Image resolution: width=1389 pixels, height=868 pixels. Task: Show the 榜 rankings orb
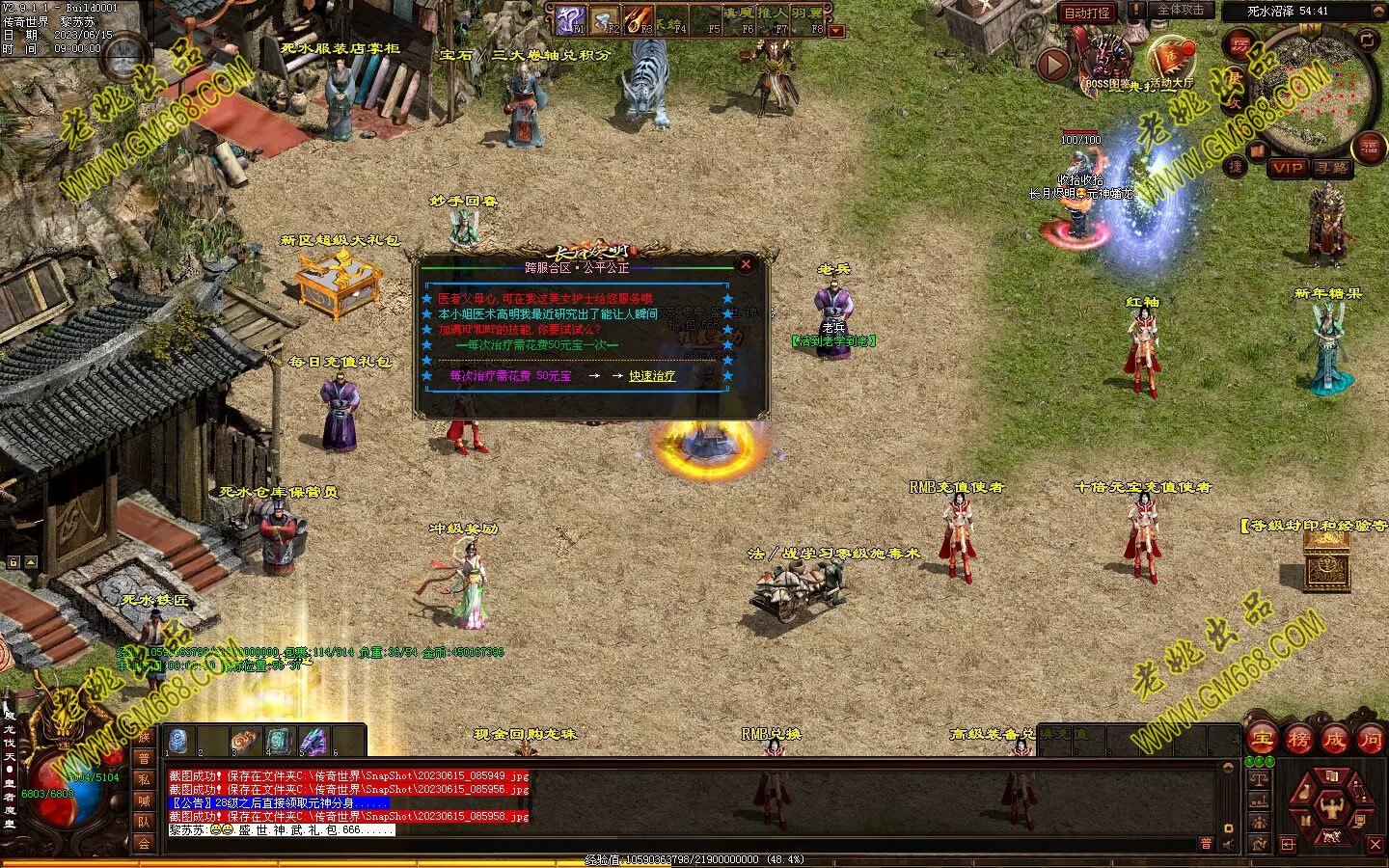point(1298,740)
